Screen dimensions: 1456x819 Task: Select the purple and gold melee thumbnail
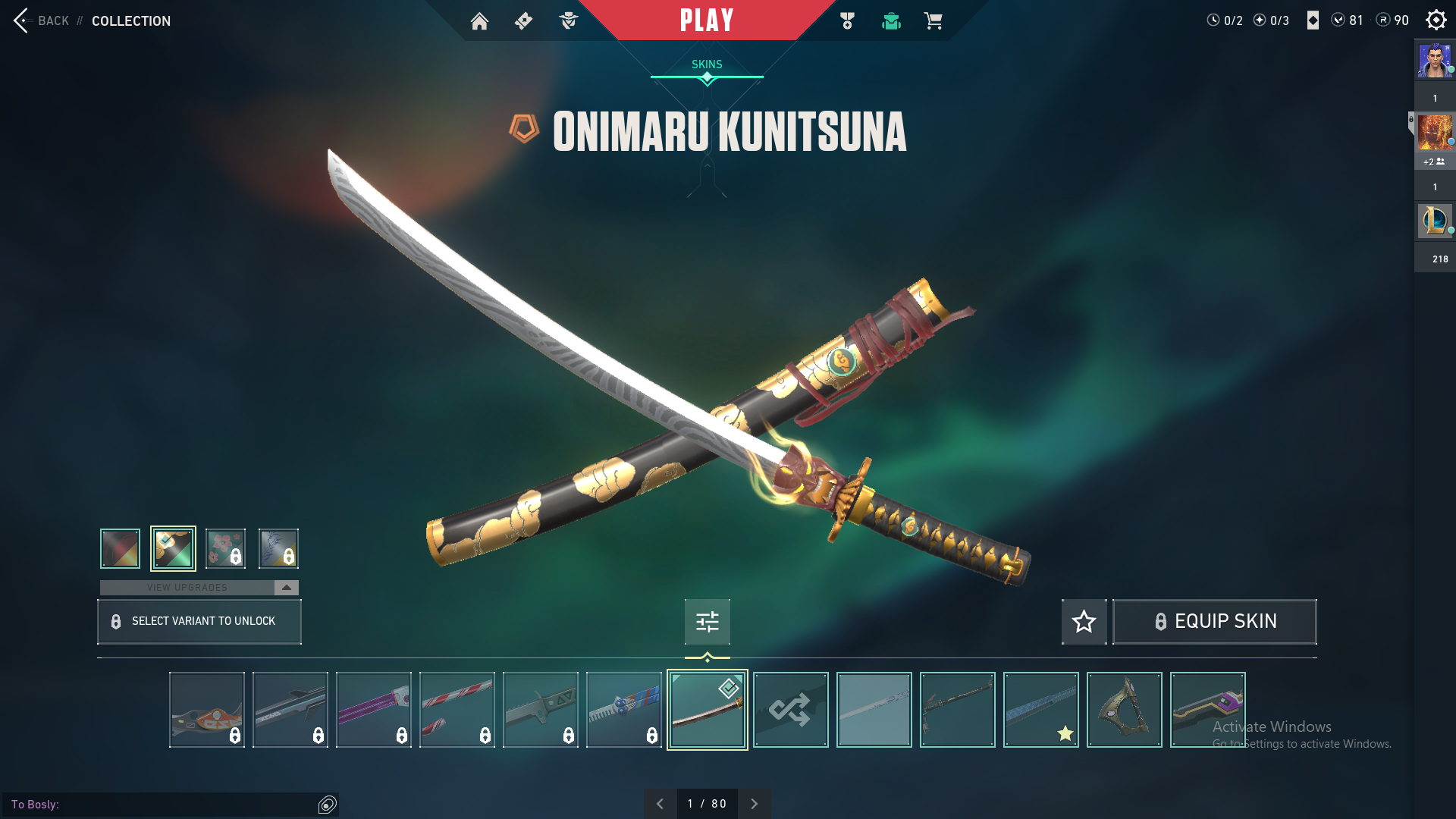[1207, 710]
